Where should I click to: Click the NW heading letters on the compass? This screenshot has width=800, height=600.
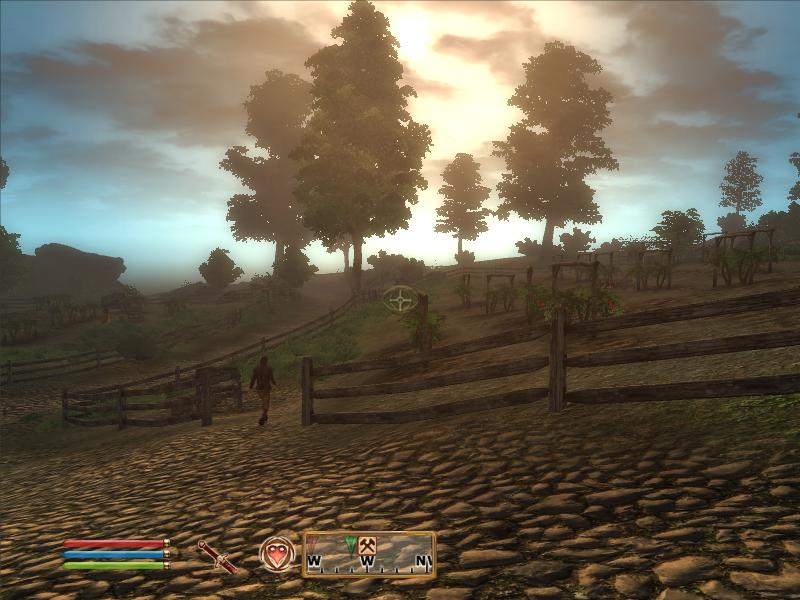(x=424, y=561)
